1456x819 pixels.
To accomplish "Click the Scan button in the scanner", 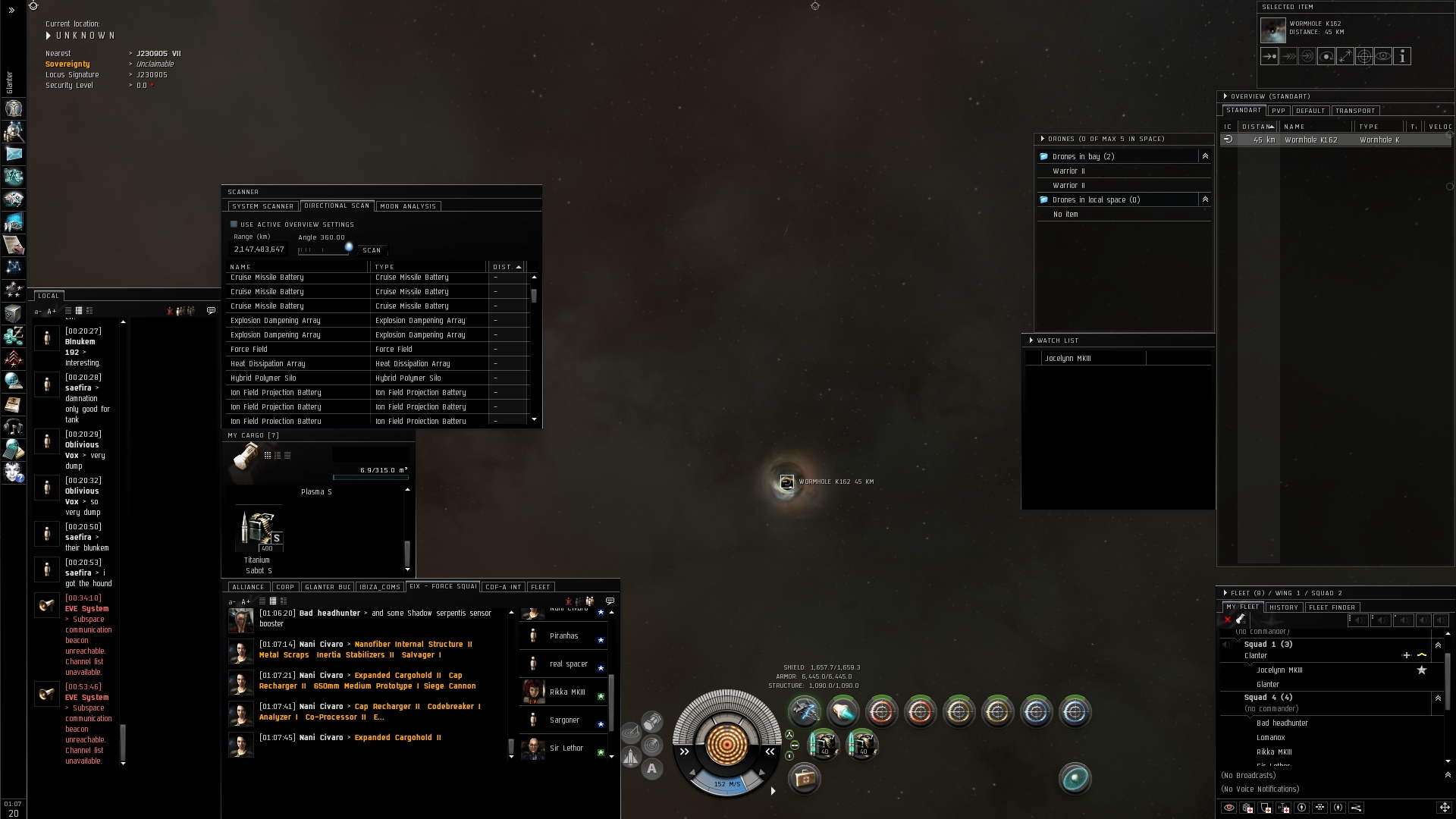I will [372, 250].
